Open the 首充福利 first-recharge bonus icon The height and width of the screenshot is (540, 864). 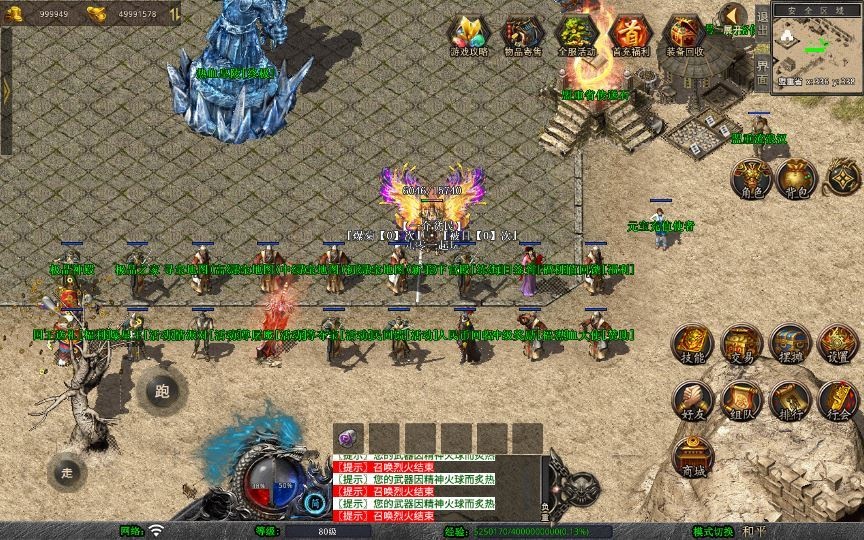click(629, 33)
